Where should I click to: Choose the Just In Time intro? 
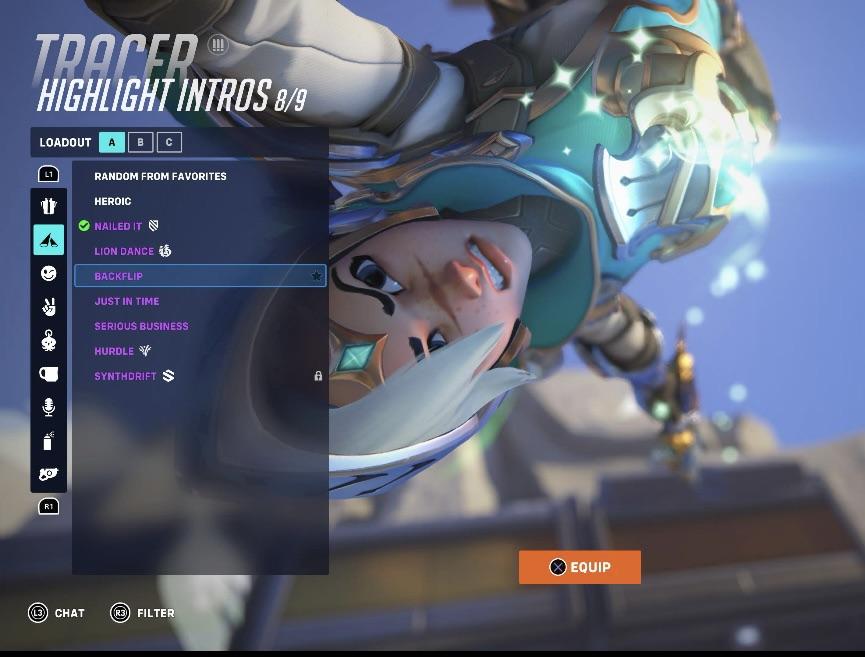click(x=126, y=301)
